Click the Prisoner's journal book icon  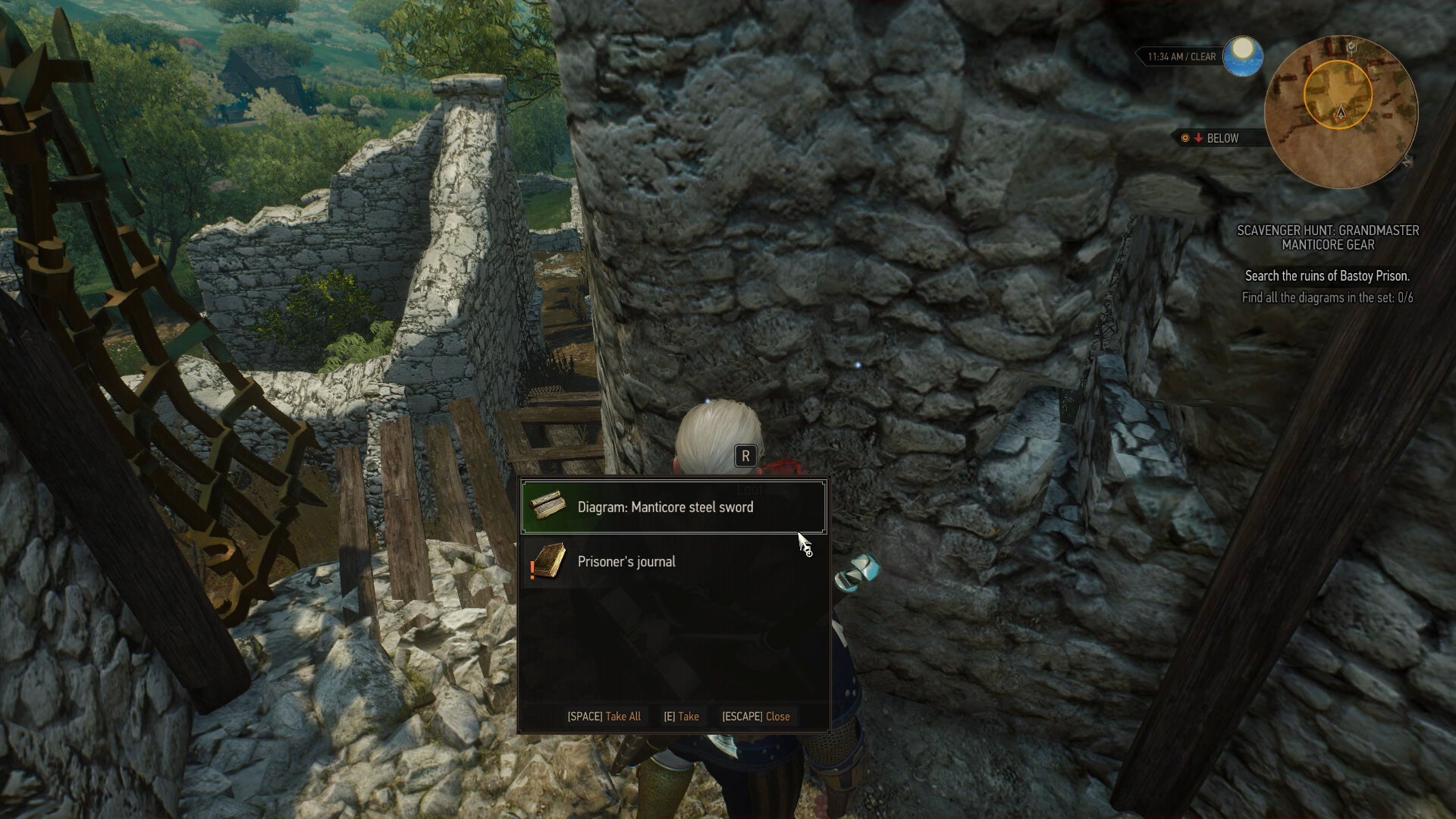click(x=549, y=561)
